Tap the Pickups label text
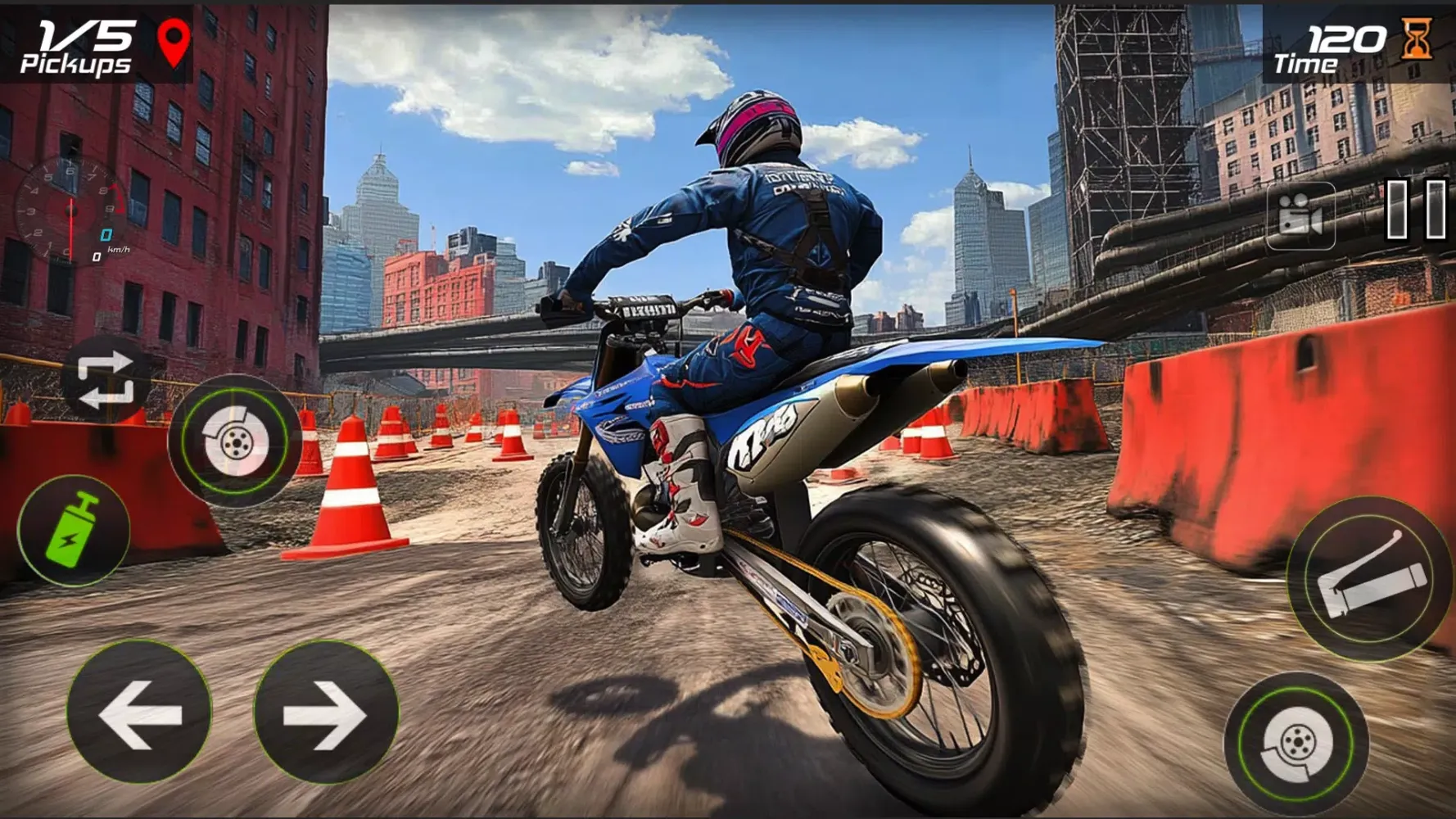 (76, 63)
